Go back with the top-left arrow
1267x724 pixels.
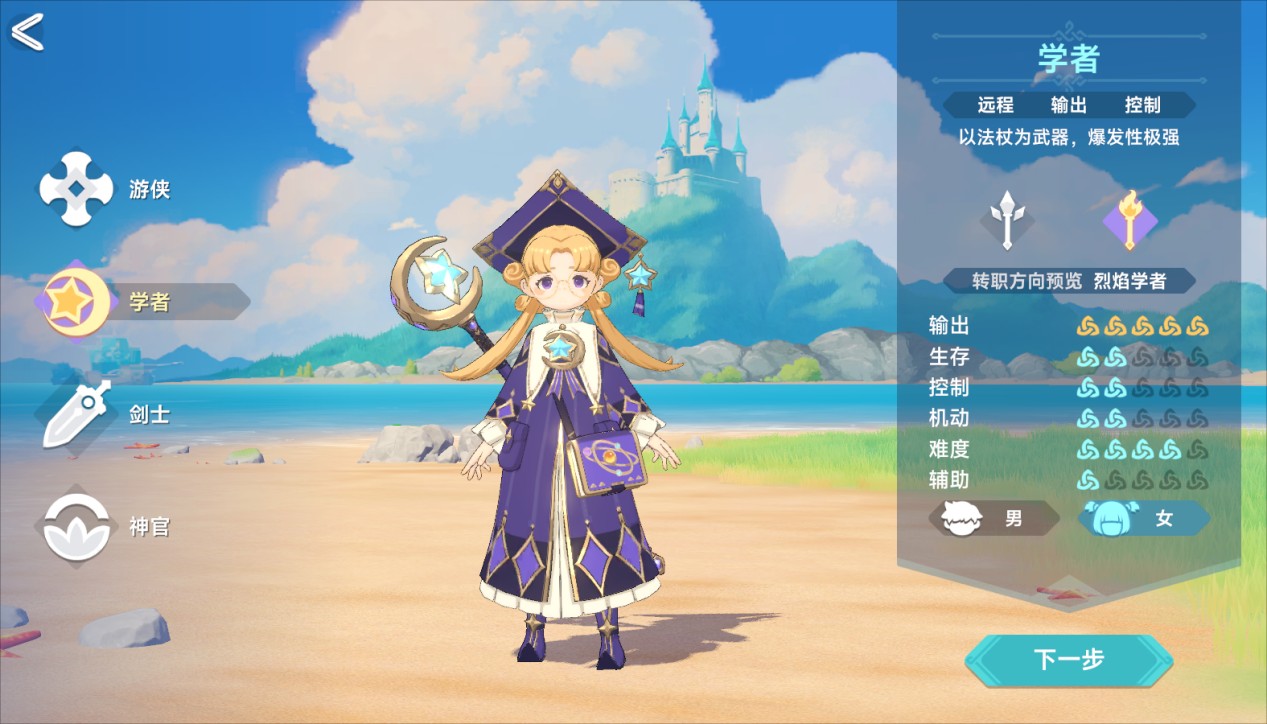tap(27, 32)
